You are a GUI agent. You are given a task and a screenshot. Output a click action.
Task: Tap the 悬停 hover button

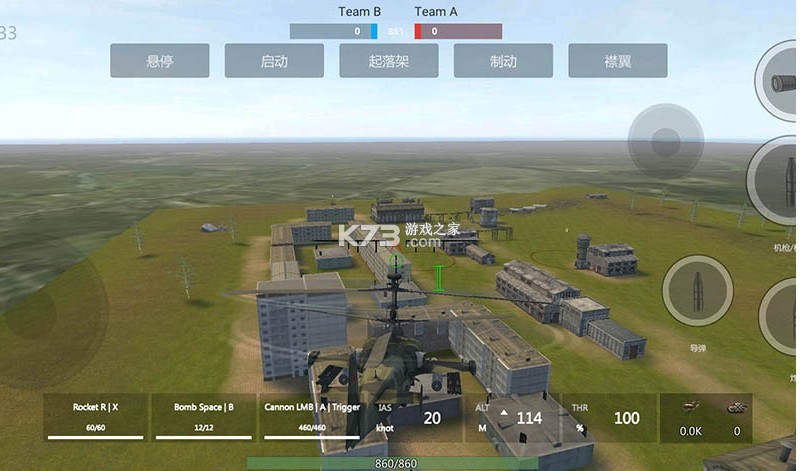pos(160,61)
